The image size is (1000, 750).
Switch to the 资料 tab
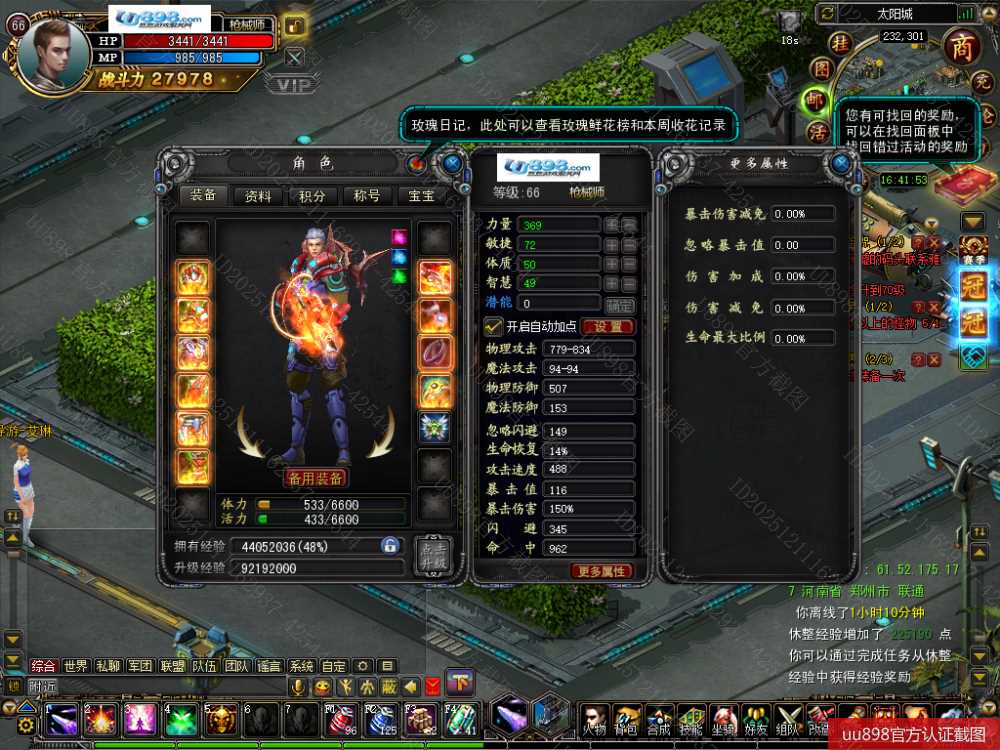click(x=258, y=196)
